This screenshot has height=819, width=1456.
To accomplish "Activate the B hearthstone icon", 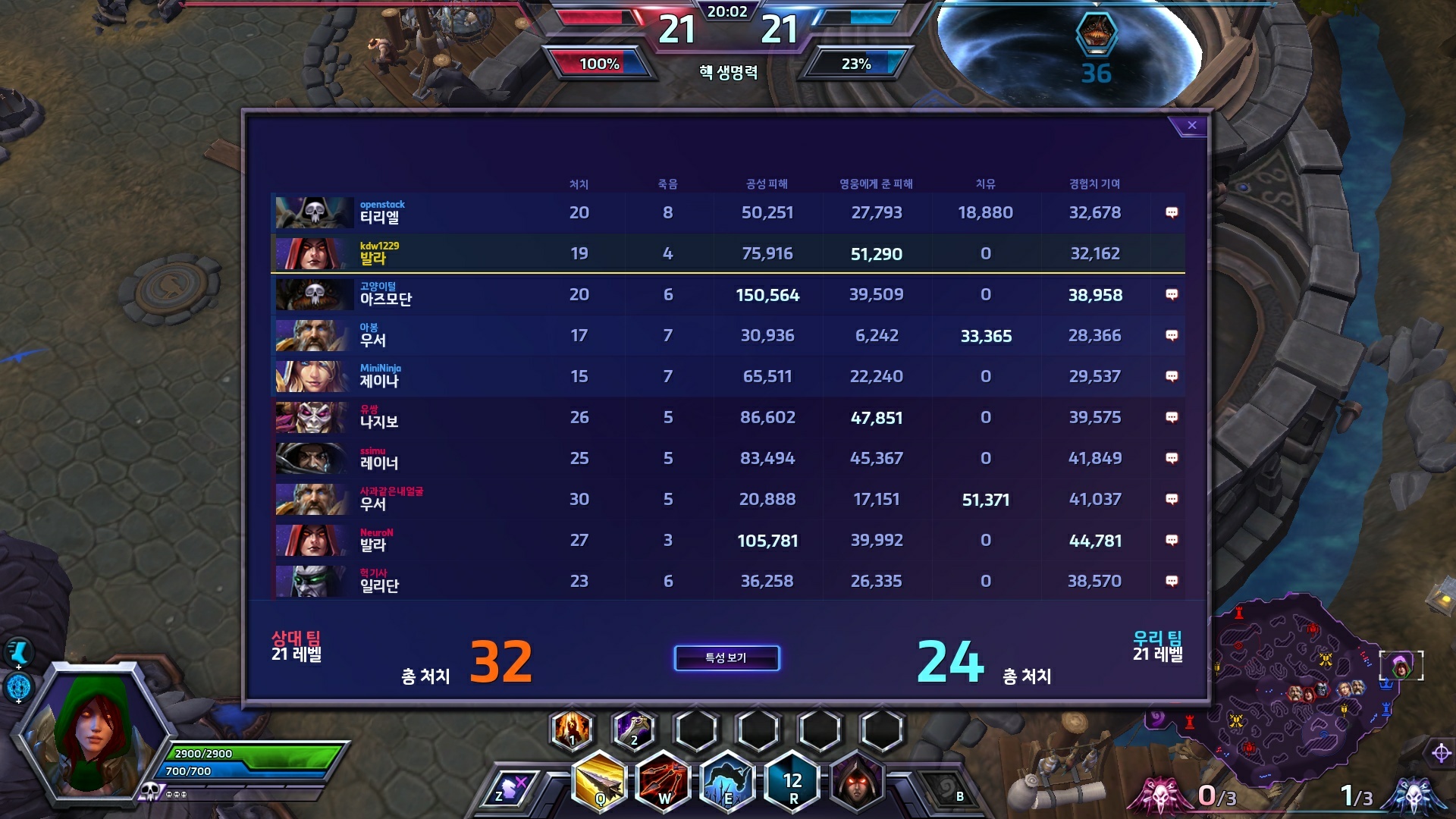I will 949,792.
